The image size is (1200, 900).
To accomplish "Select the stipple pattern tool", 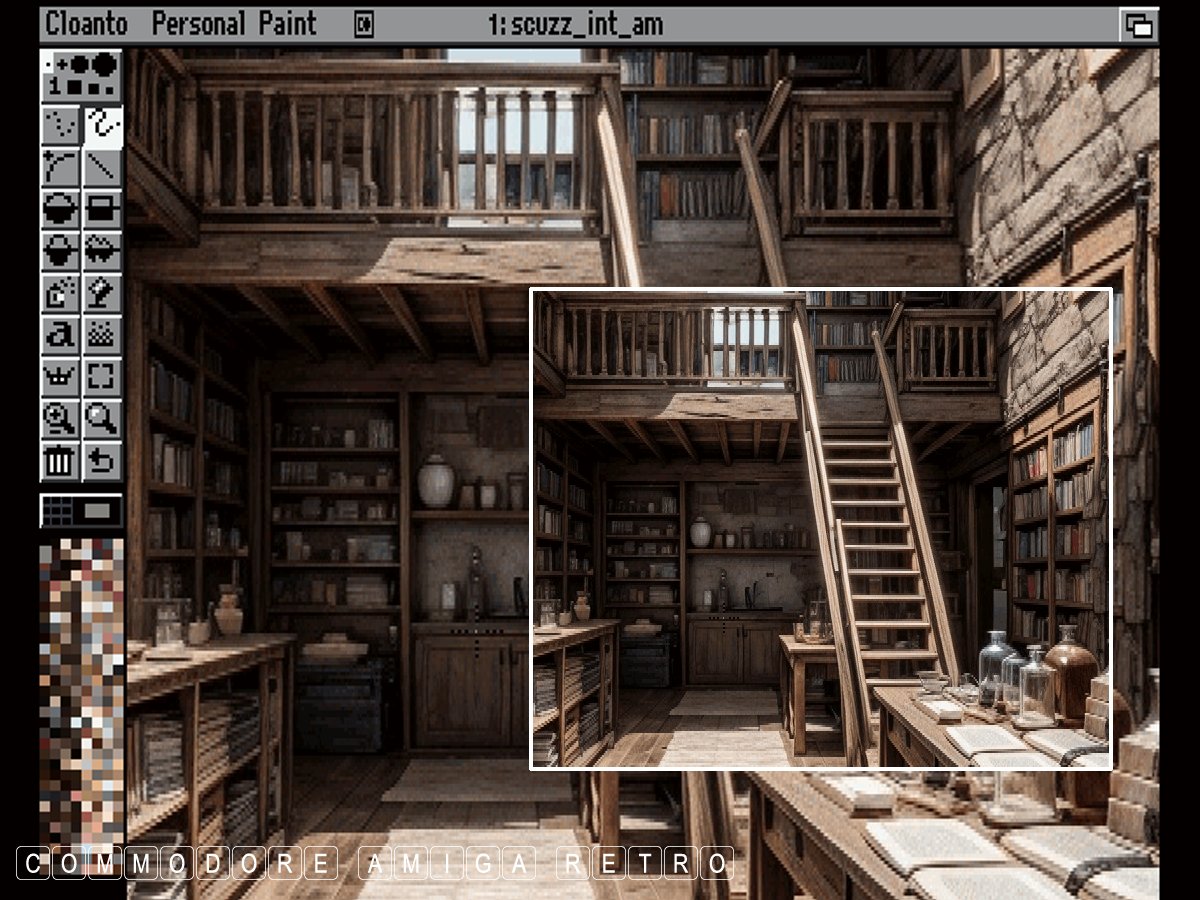I will click(103, 336).
